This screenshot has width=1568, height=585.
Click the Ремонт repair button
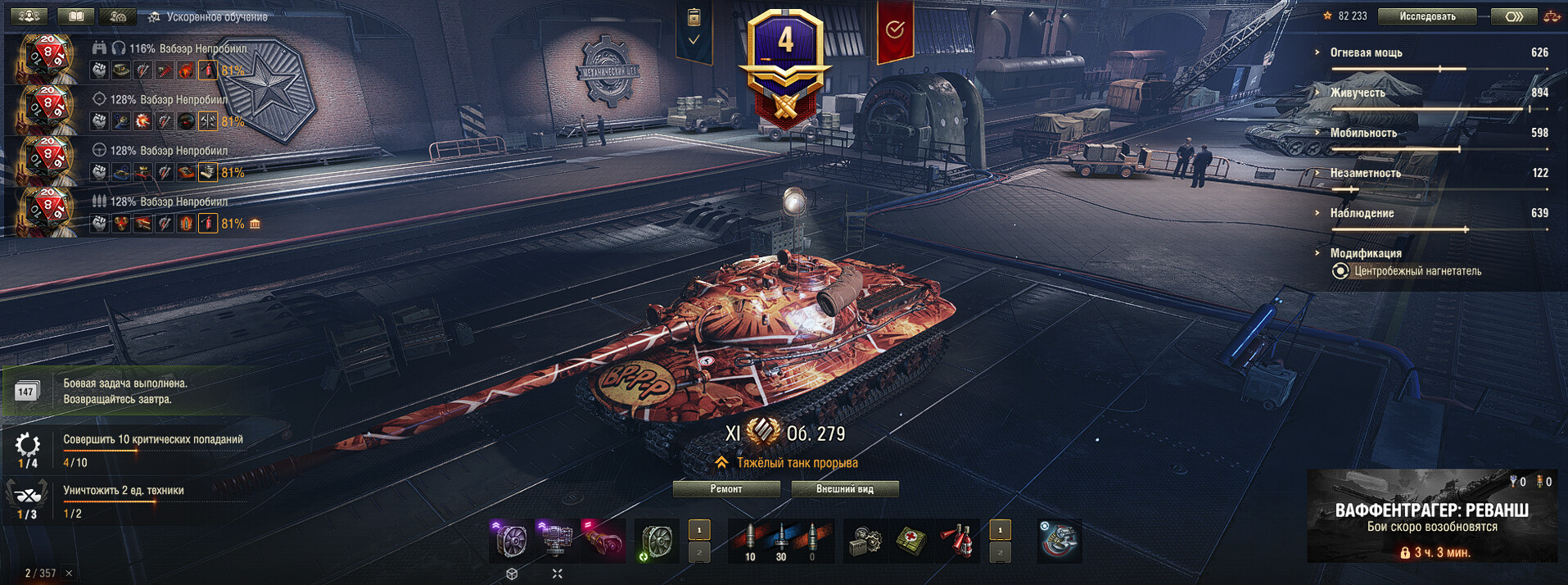pos(726,489)
